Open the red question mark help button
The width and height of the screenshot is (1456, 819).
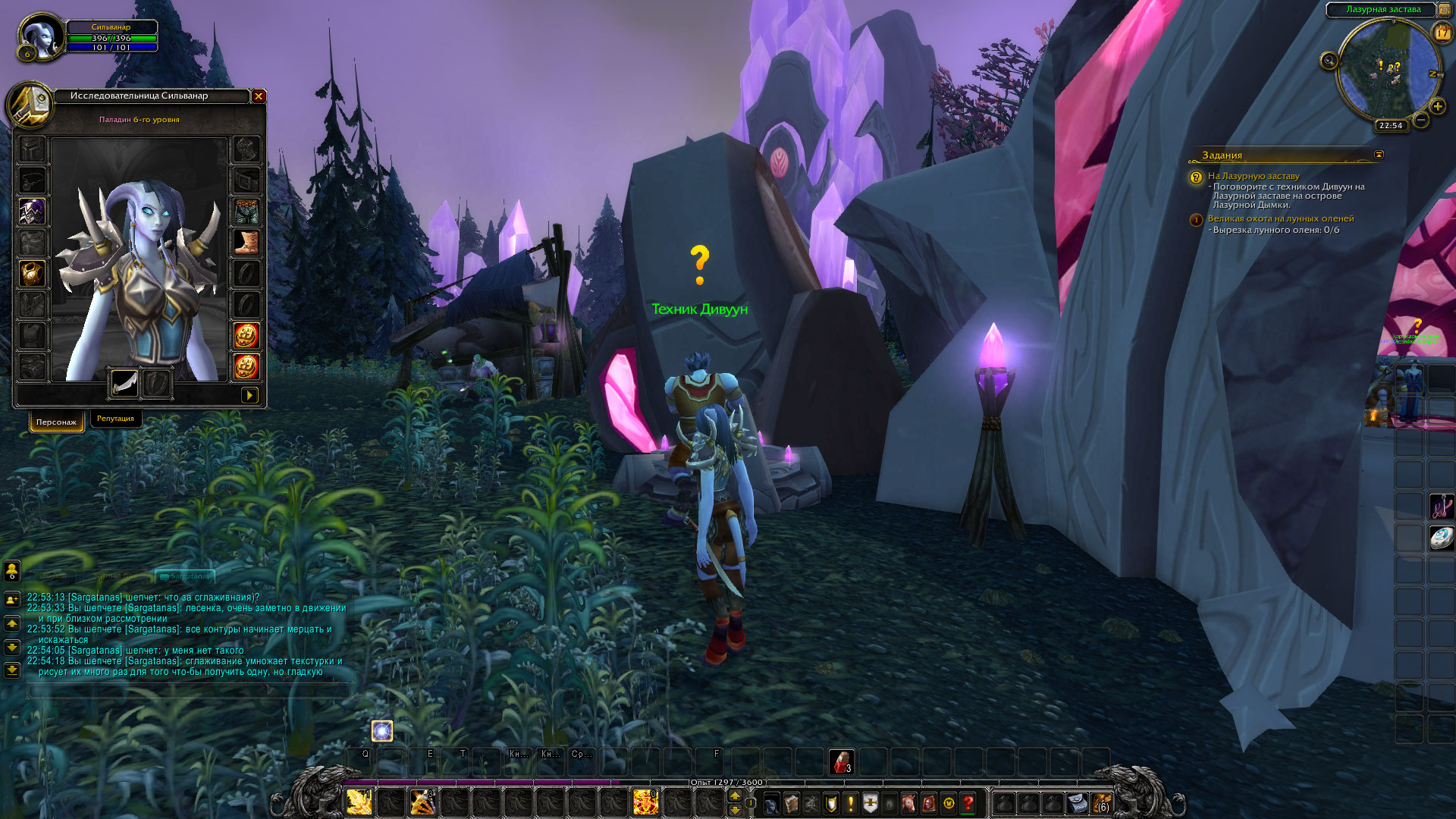968,803
